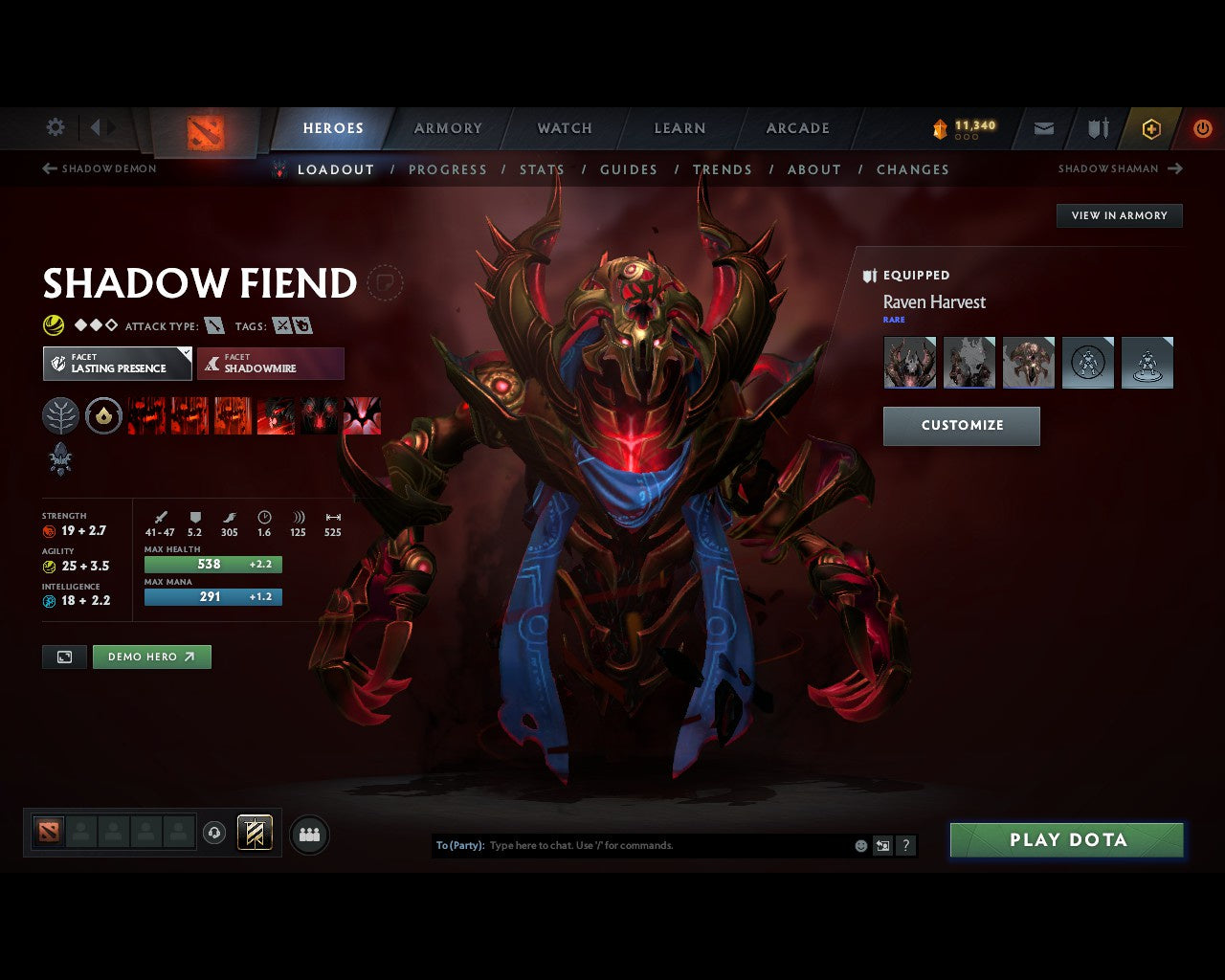Click the settings gear icon
The image size is (1225, 980).
pyautogui.click(x=55, y=127)
